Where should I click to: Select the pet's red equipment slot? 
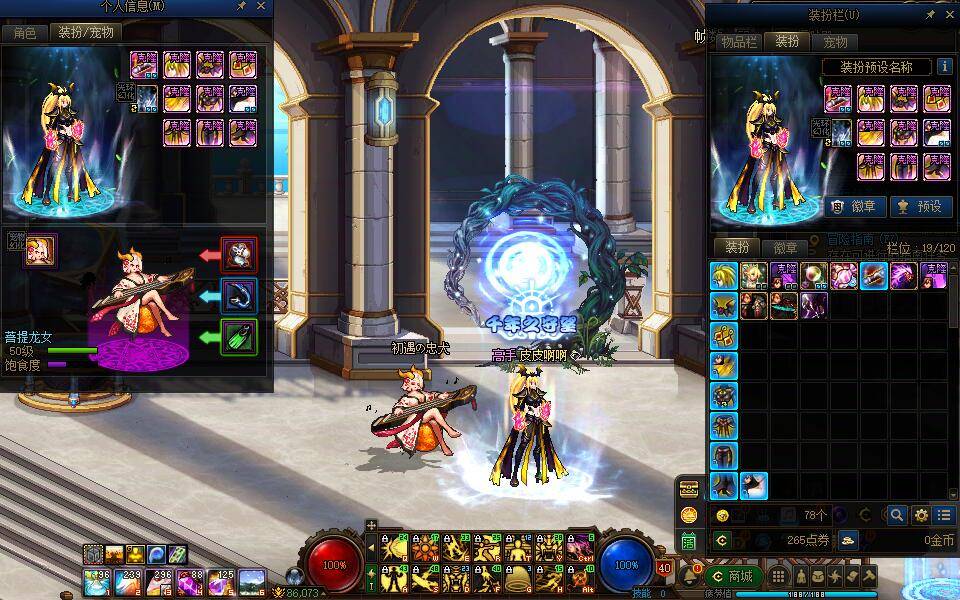239,255
